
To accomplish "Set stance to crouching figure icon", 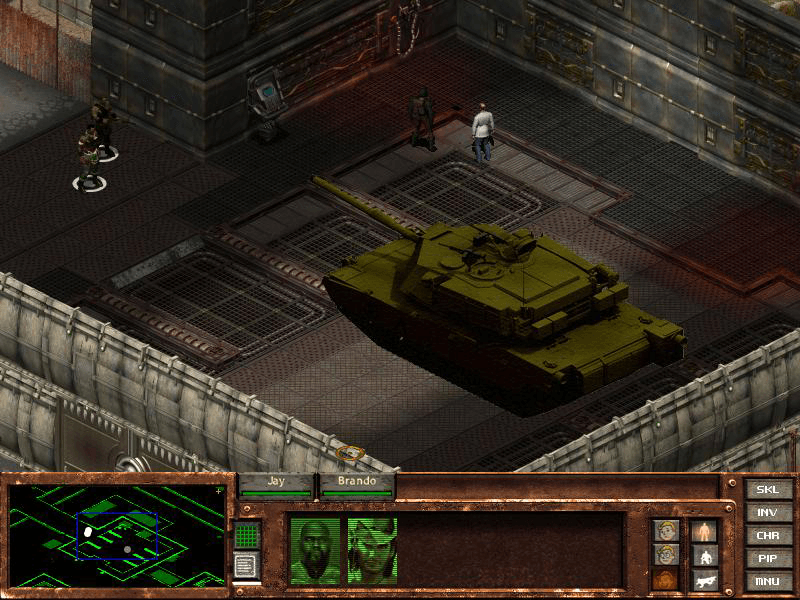I will click(x=706, y=556).
